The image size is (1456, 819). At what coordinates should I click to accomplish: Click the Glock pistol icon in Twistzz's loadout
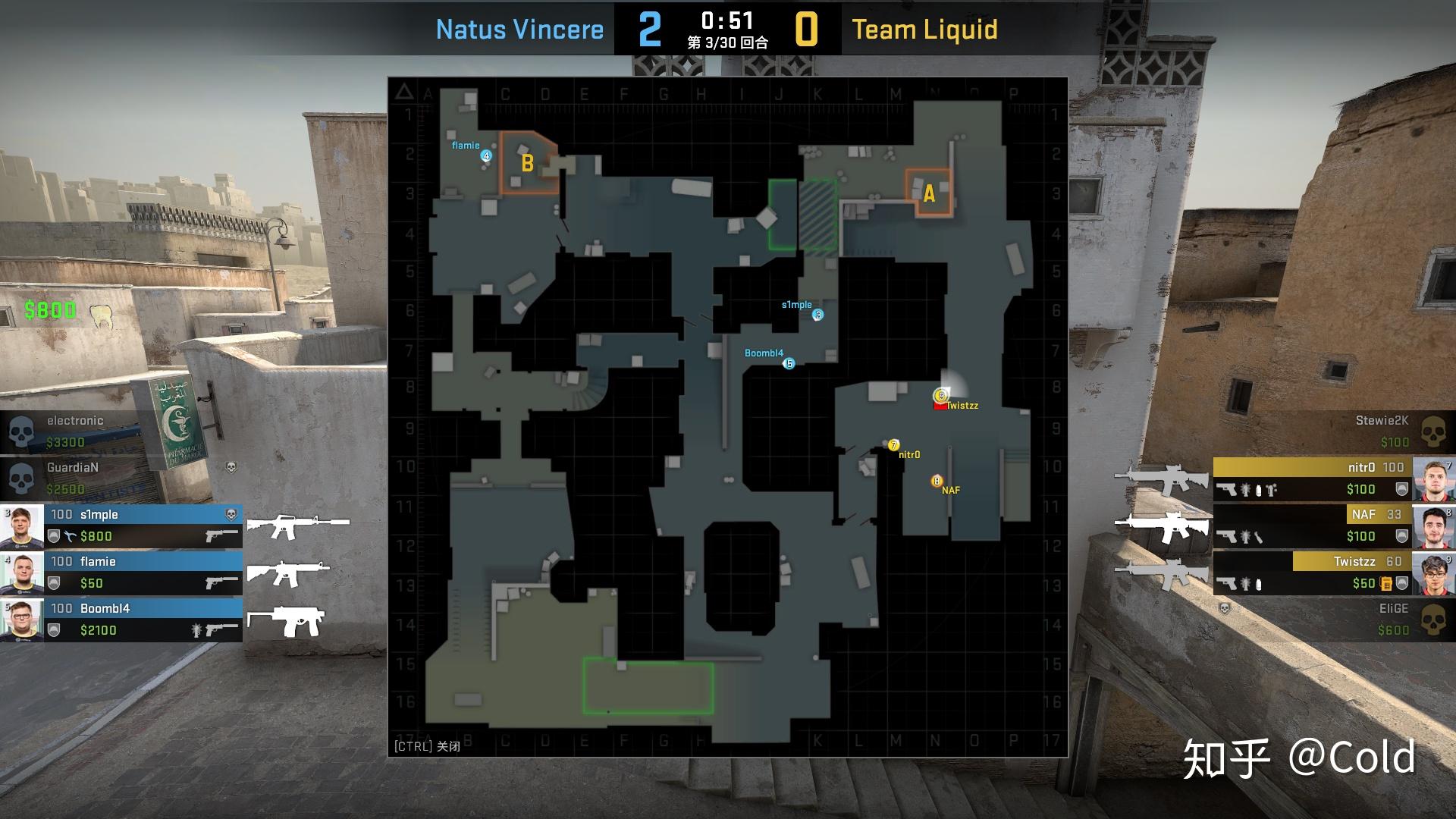click(1226, 583)
